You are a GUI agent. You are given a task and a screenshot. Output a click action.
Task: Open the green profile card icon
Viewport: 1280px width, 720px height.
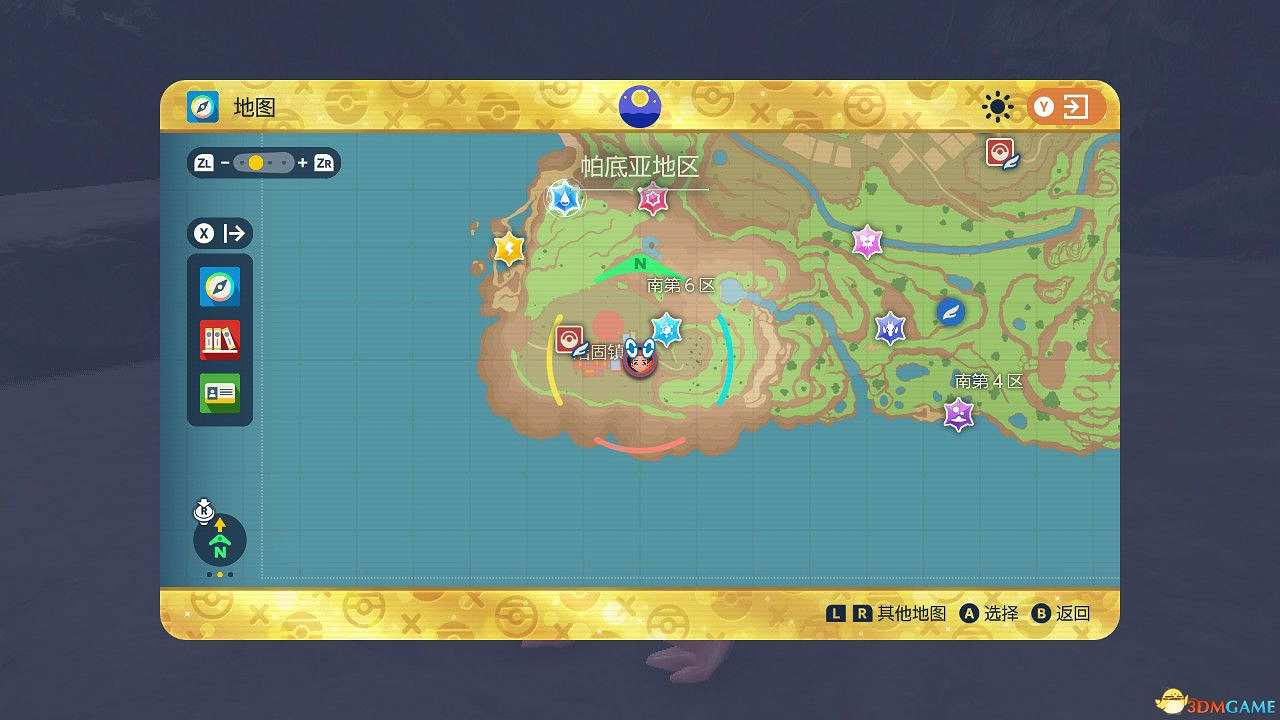coord(220,393)
